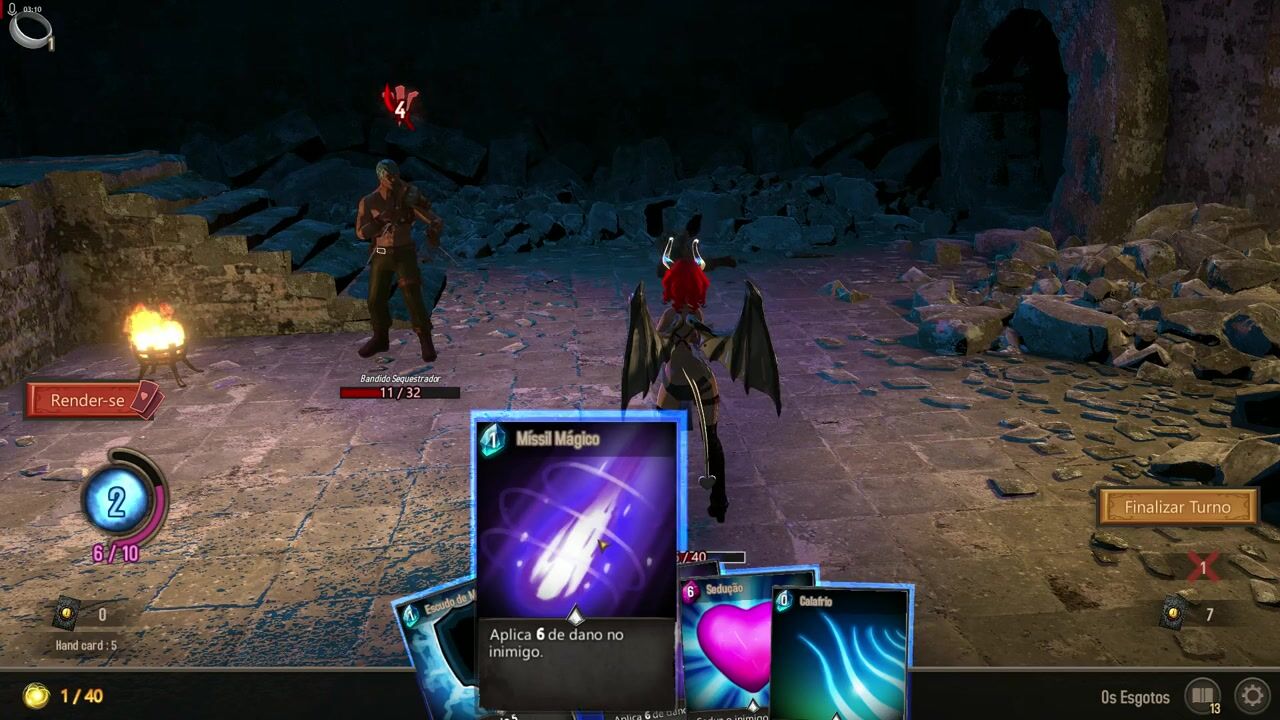Open the deck book icon
This screenshot has height=720, width=1280.
(x=1202, y=695)
